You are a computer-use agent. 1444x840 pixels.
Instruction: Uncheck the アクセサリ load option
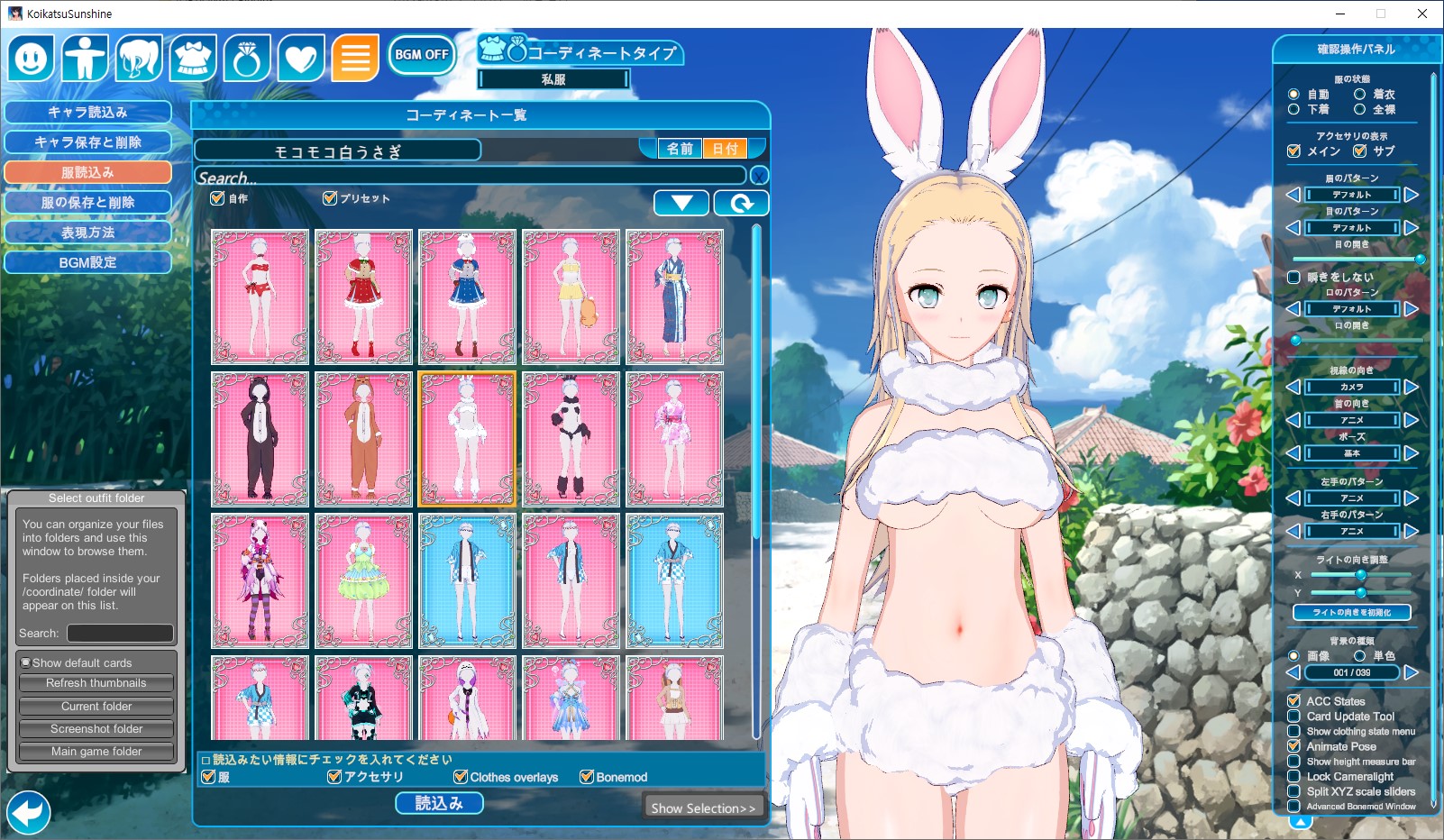pos(335,777)
